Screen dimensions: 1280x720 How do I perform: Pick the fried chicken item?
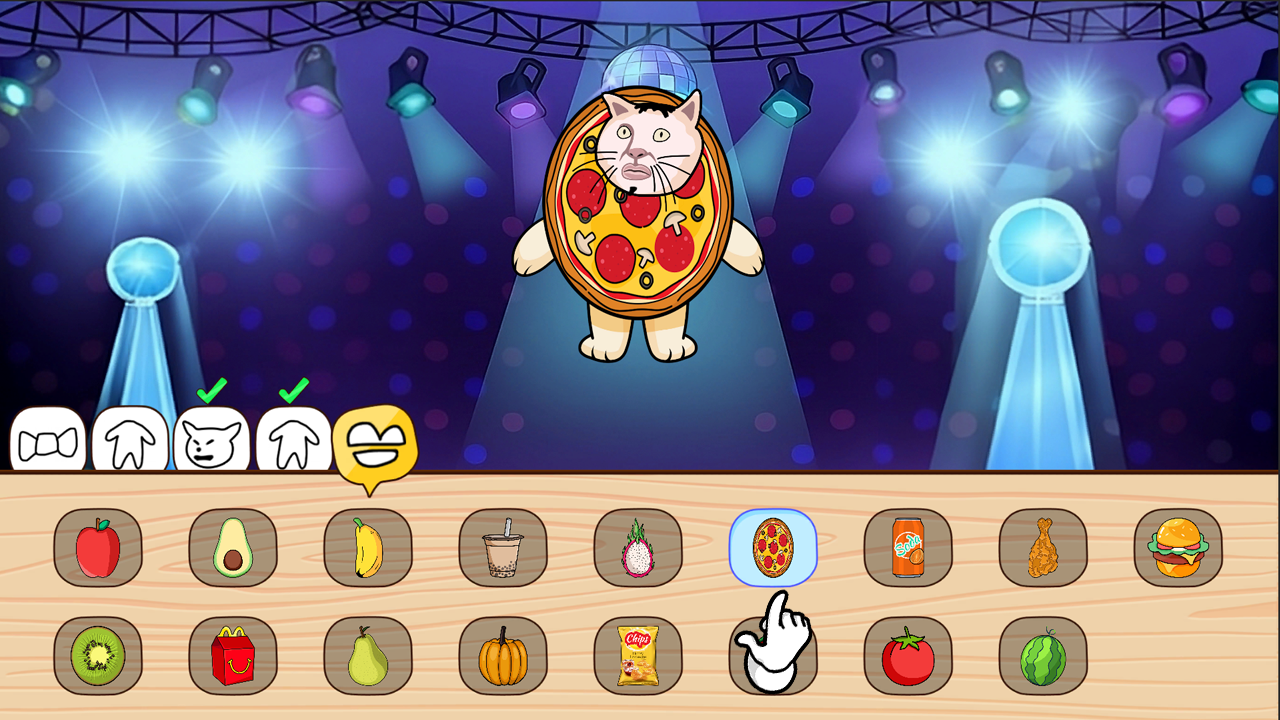tap(1045, 546)
